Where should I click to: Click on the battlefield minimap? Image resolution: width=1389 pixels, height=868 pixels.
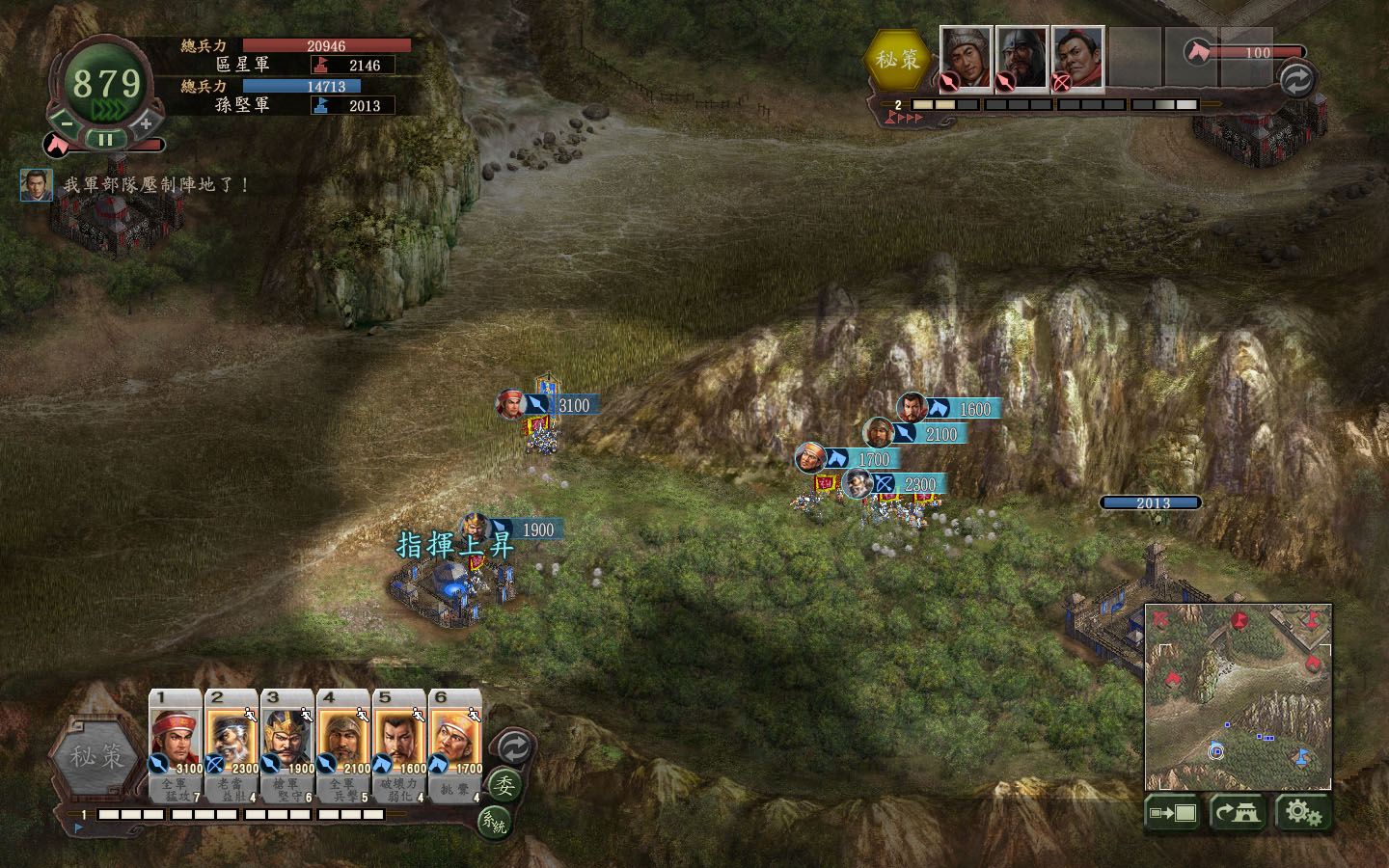[1238, 696]
